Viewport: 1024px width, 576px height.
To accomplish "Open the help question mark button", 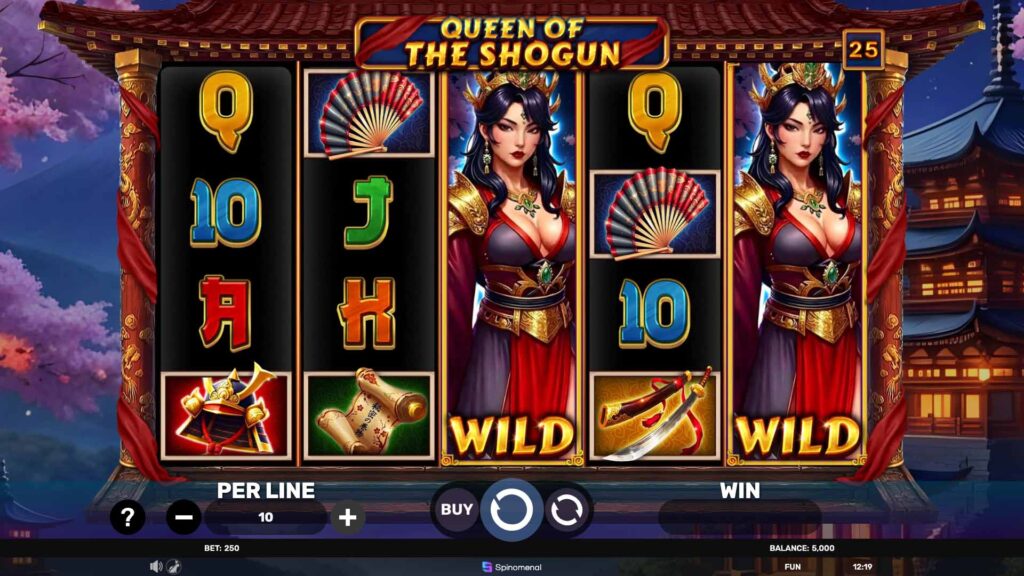I will coord(127,517).
